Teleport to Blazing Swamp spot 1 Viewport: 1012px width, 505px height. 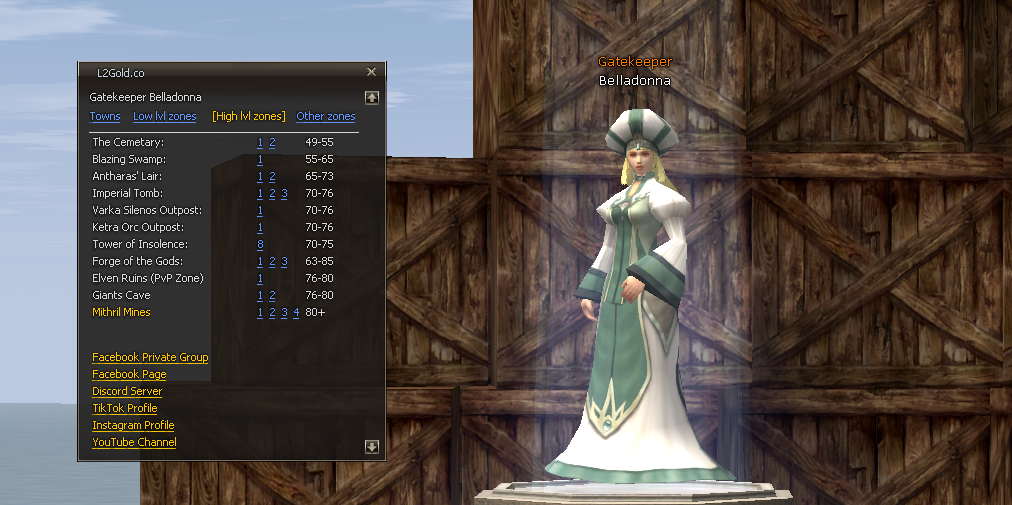260,160
